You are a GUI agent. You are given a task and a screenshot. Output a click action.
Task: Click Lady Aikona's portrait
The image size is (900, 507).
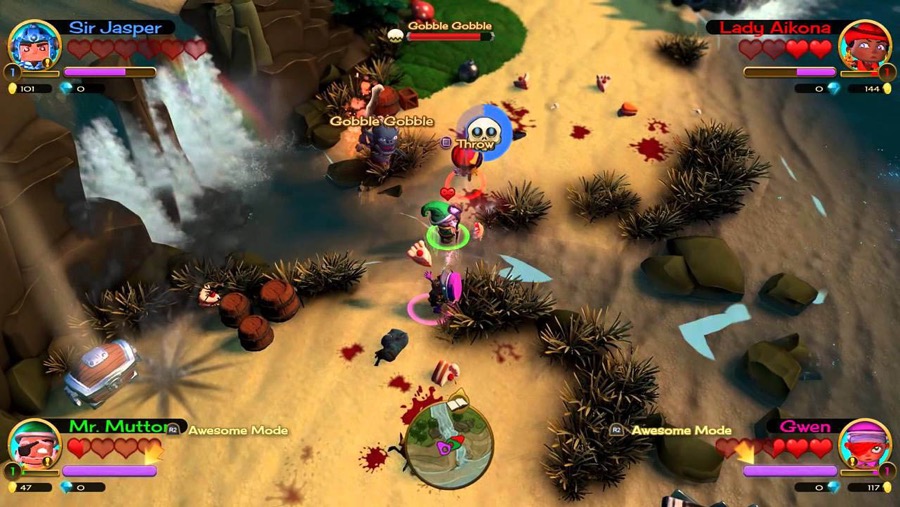[x=866, y=46]
